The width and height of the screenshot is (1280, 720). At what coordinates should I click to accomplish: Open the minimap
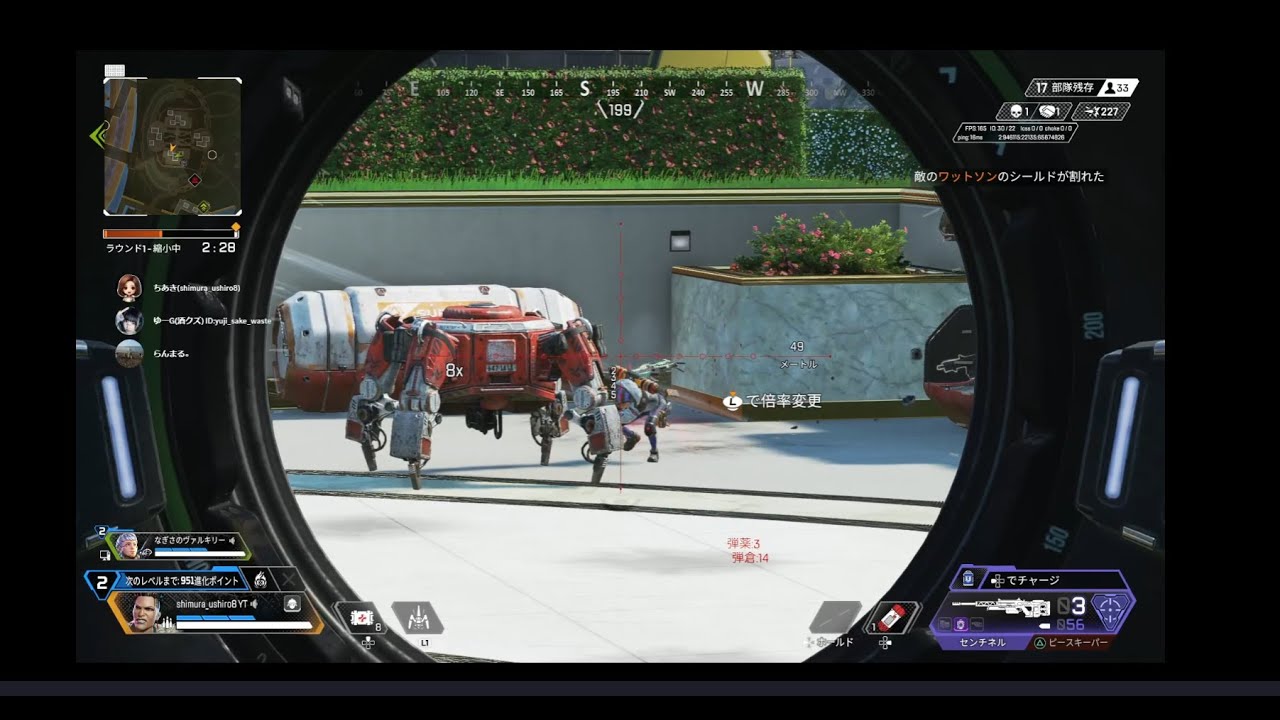[172, 147]
